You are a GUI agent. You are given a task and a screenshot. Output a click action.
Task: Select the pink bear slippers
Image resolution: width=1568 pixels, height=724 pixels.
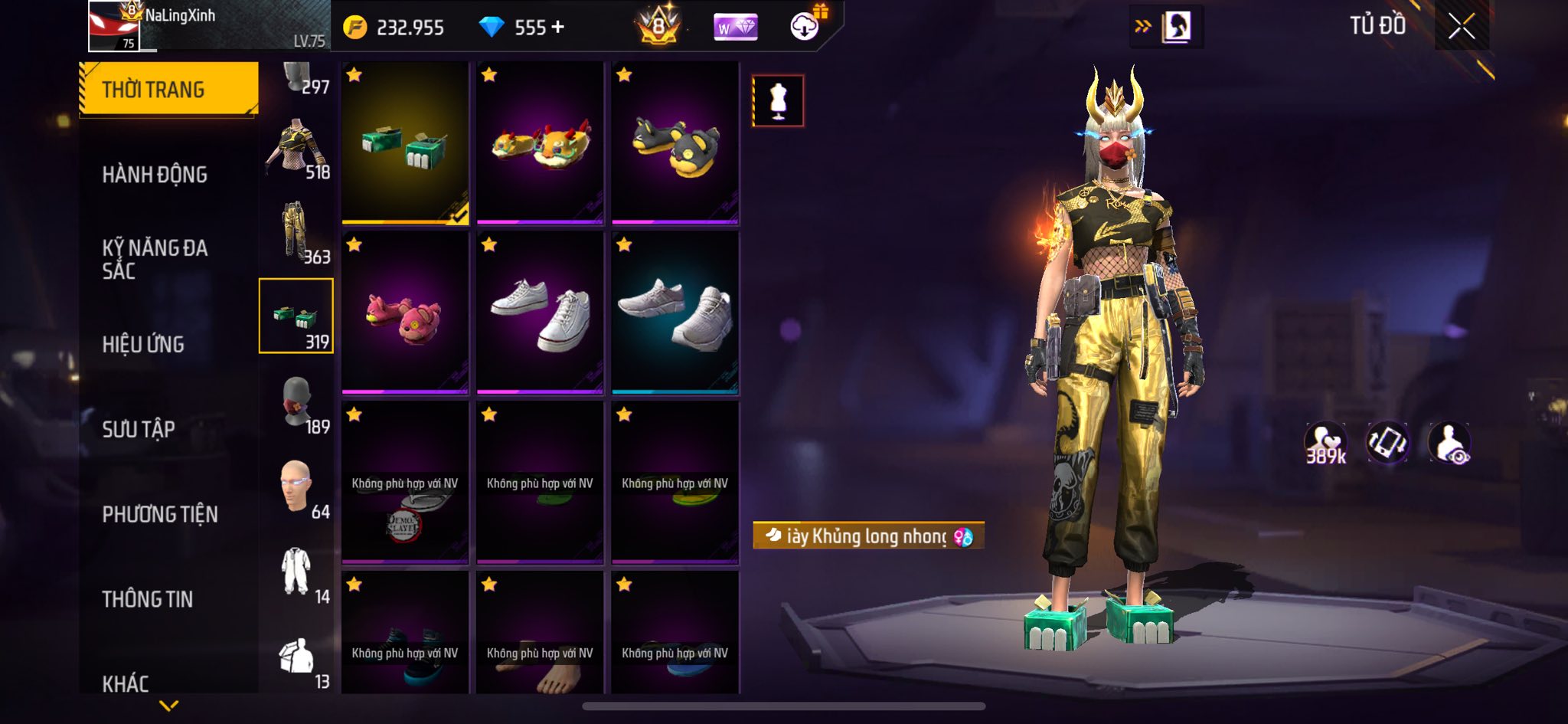(405, 313)
